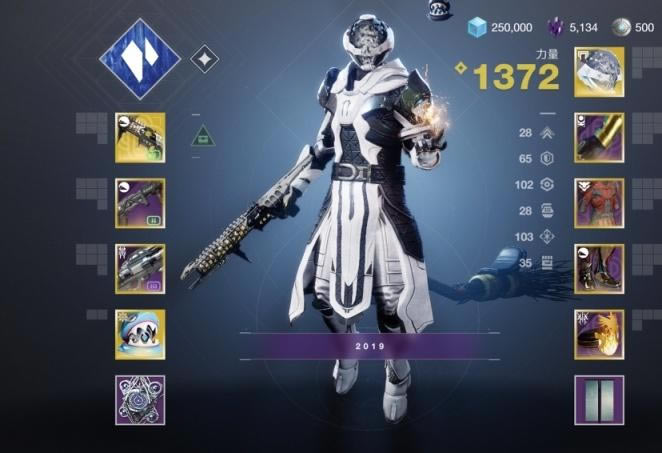Inspect the exotic helmet slot
Image resolution: width=662 pixels, height=453 pixels.
599,72
